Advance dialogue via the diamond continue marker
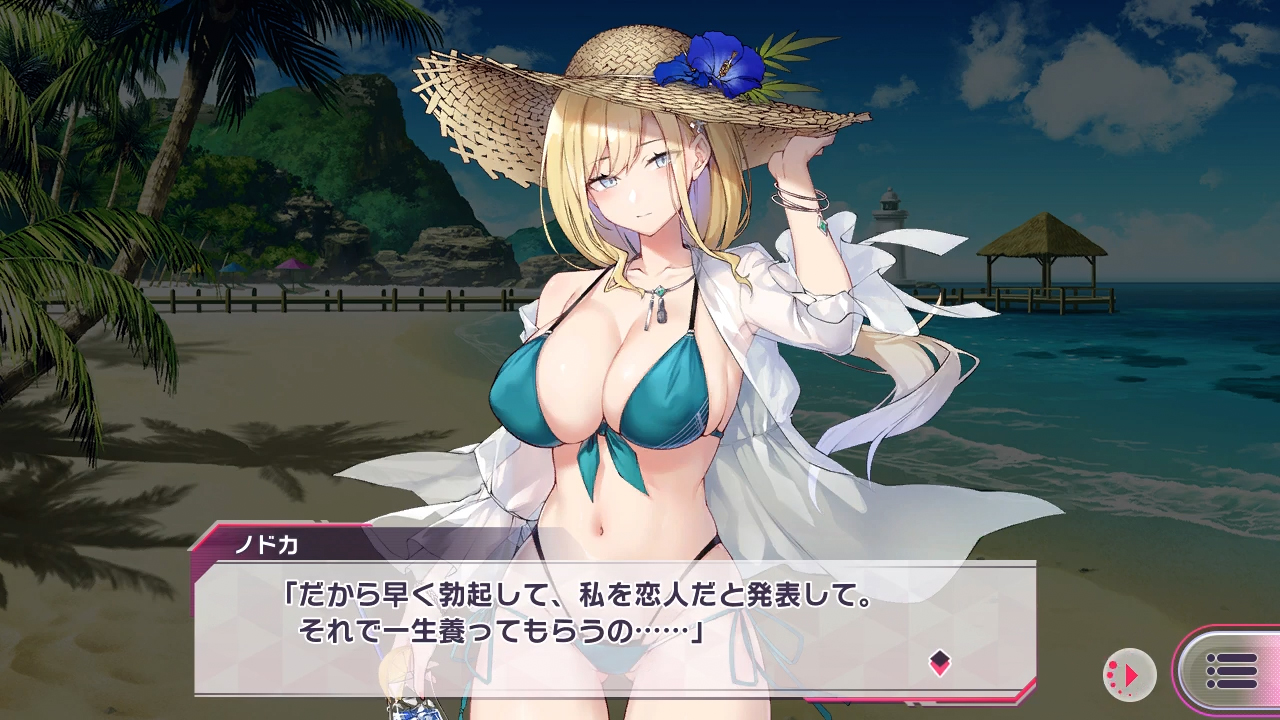Viewport: 1280px width, 720px height. (939, 661)
